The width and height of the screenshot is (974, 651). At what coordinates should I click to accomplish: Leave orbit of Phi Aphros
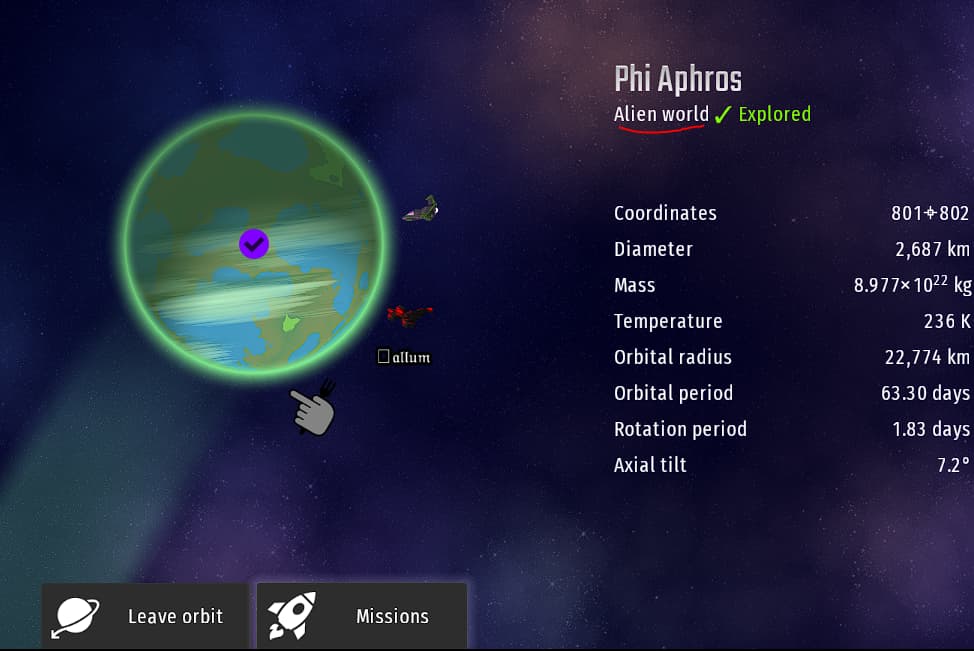pyautogui.click(x=145, y=616)
